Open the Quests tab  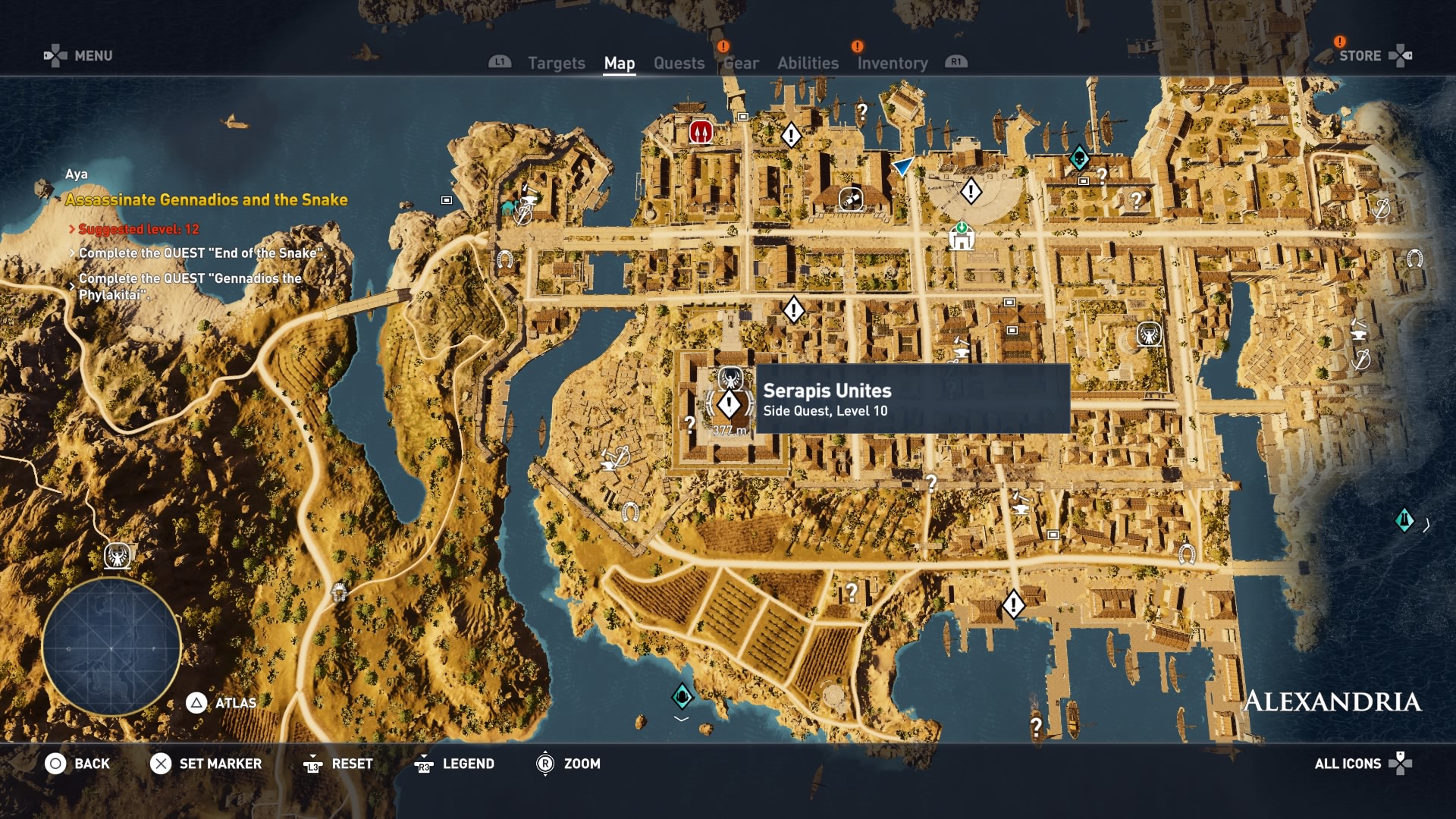[679, 64]
